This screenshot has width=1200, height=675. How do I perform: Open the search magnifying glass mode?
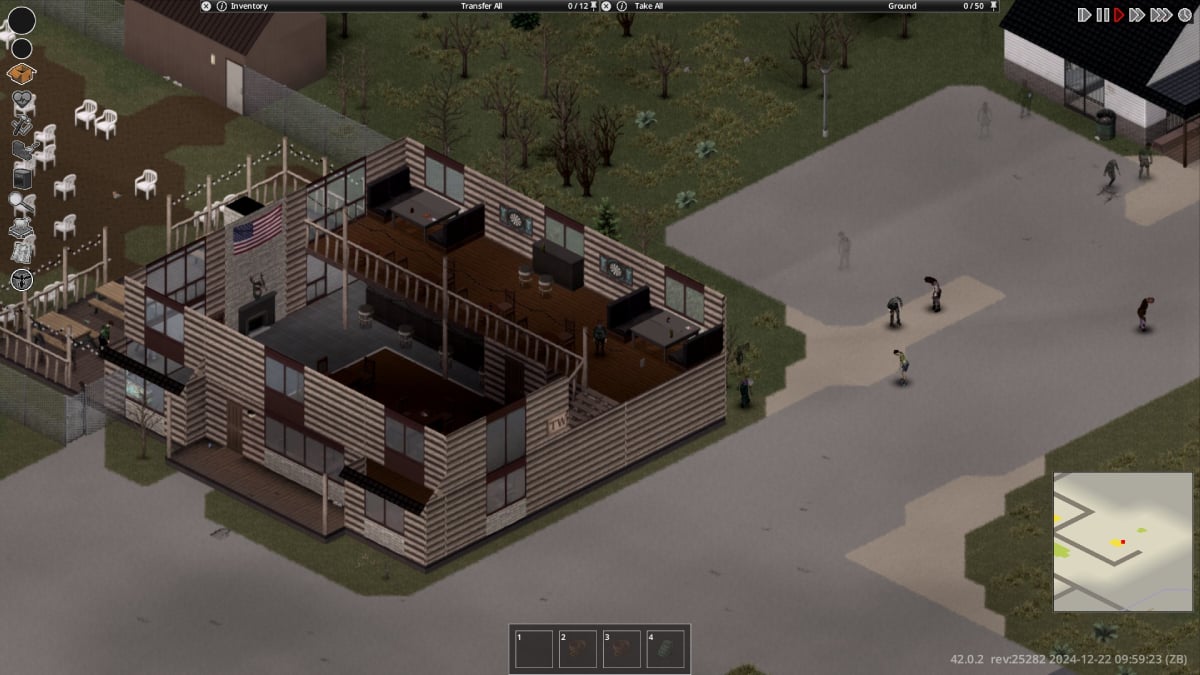pos(22,204)
